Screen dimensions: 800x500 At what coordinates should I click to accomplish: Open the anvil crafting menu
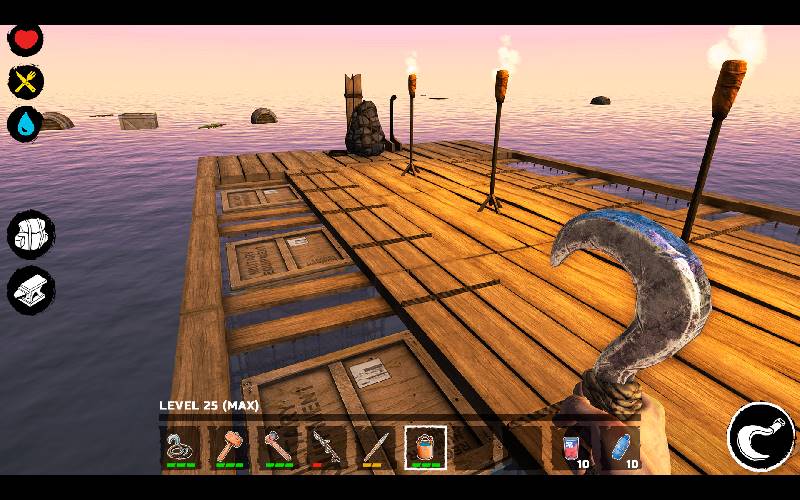[x=29, y=289]
